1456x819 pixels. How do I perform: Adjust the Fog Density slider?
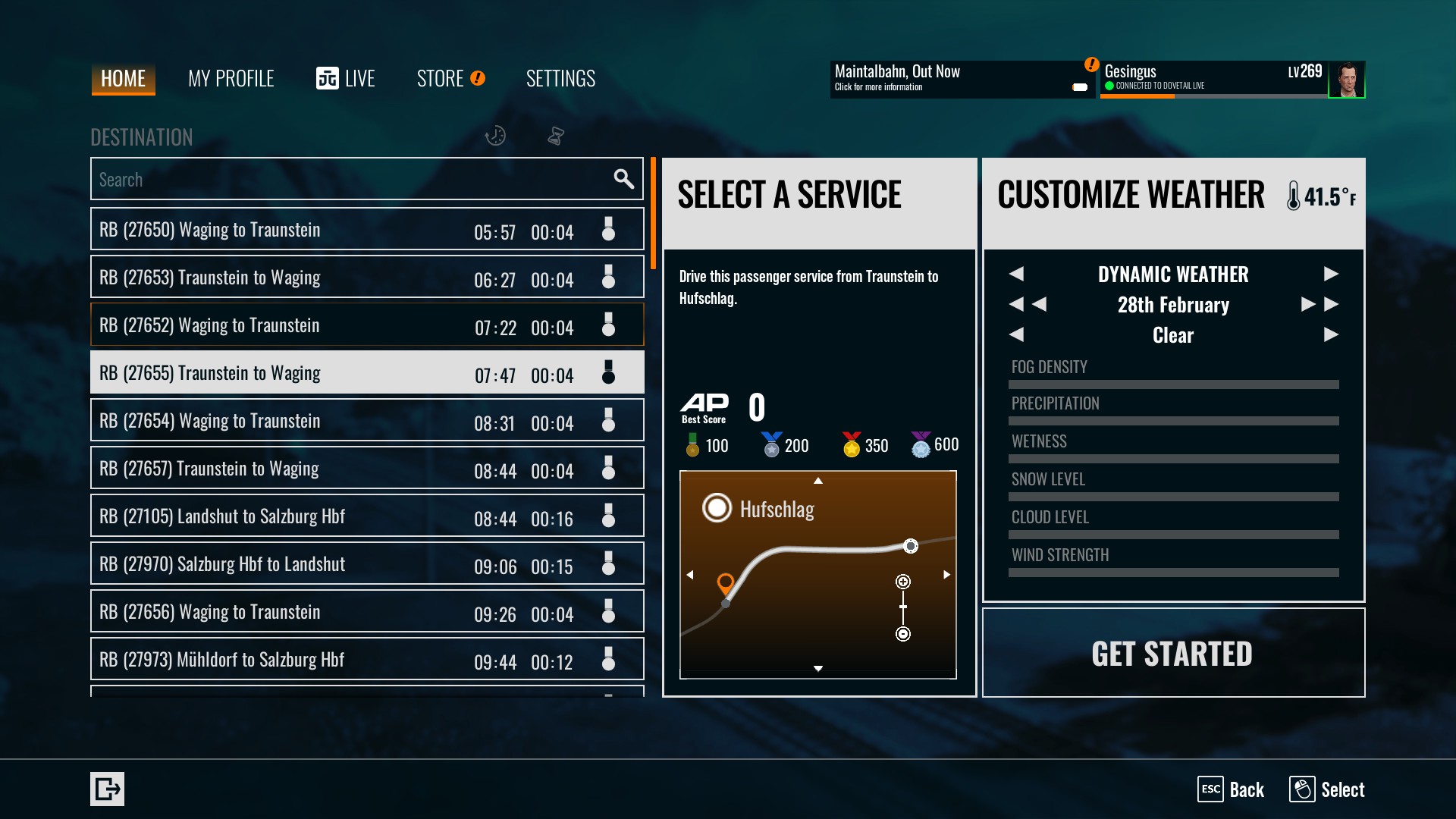tap(1173, 384)
